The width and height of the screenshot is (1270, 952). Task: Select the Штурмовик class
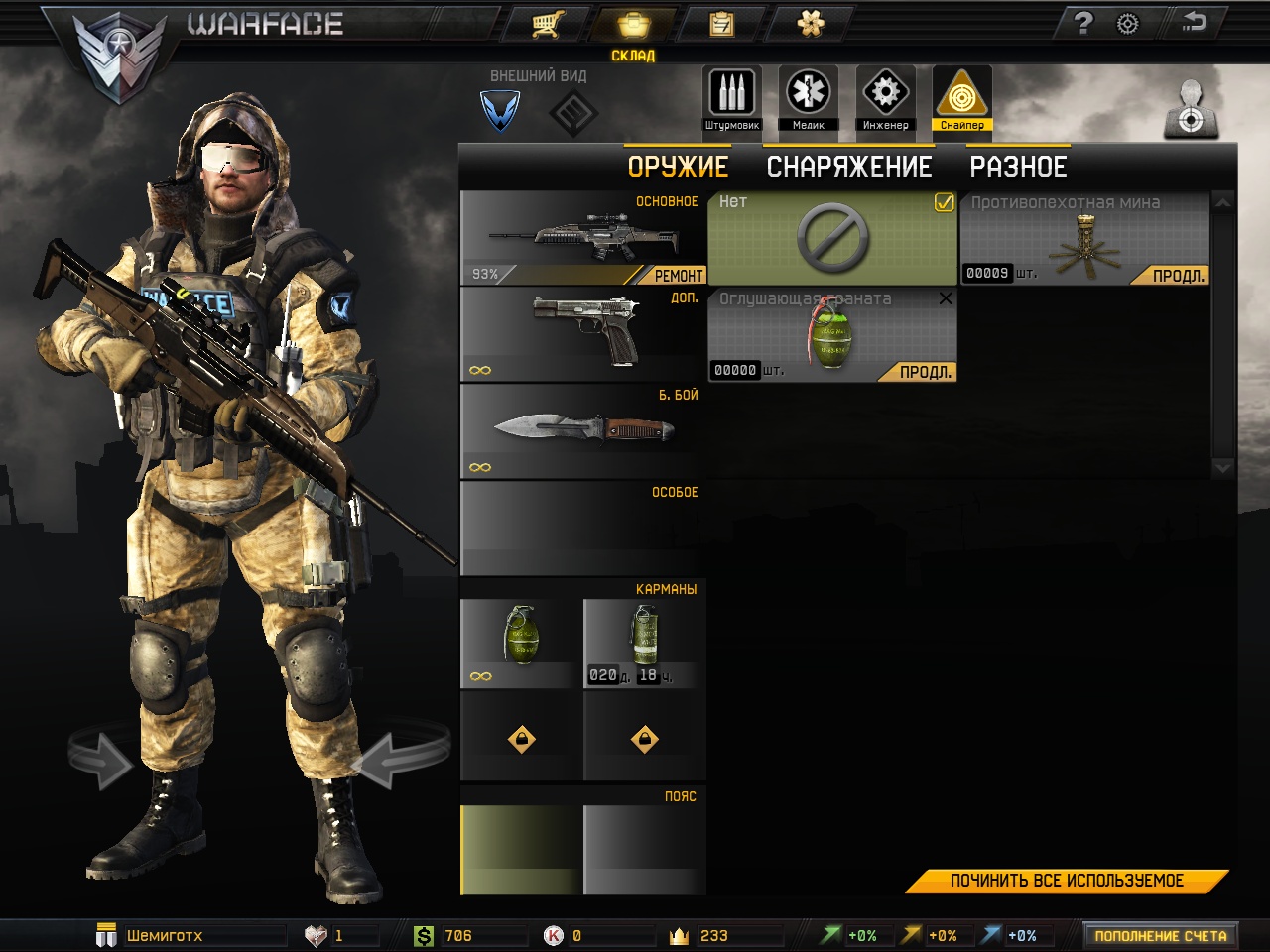[732, 99]
